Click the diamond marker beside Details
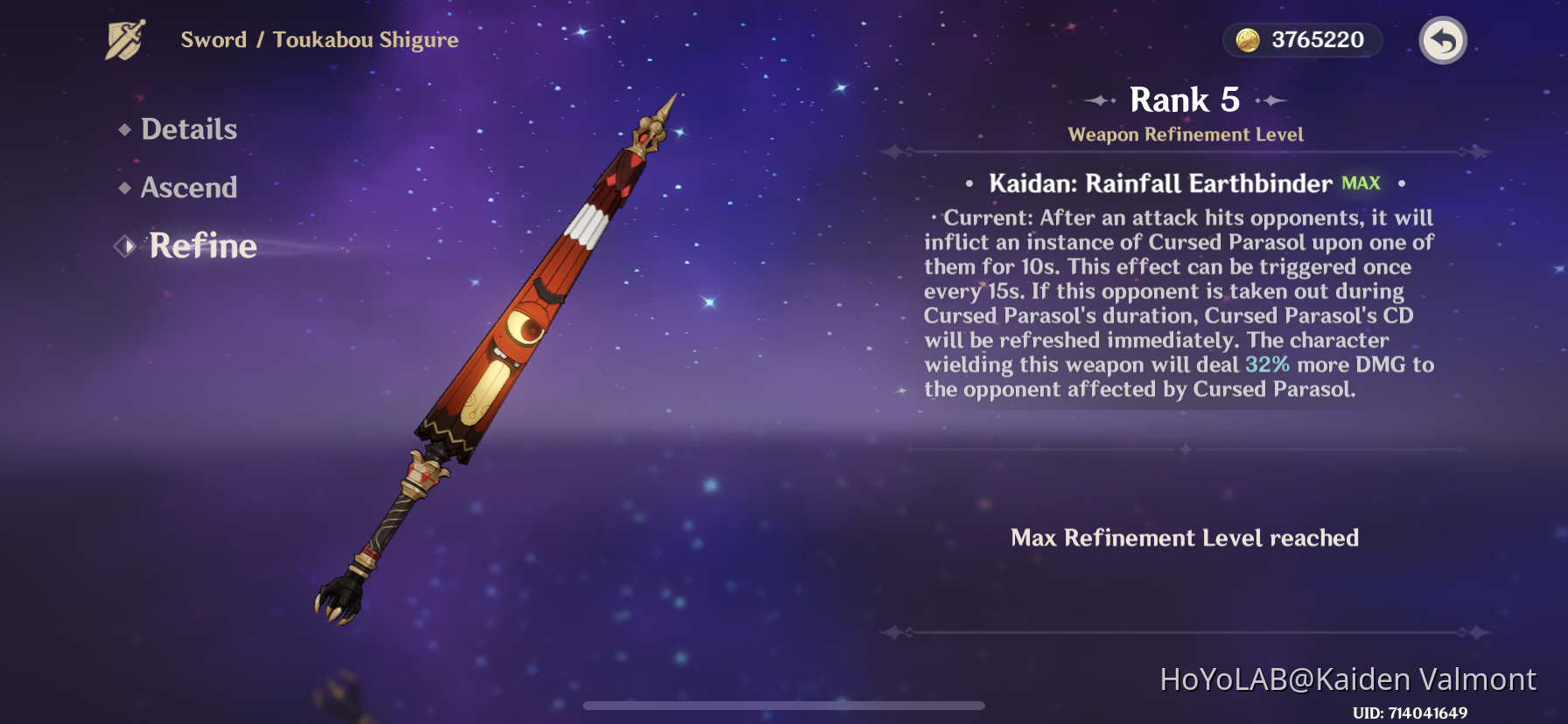The image size is (1568, 724). point(125,131)
